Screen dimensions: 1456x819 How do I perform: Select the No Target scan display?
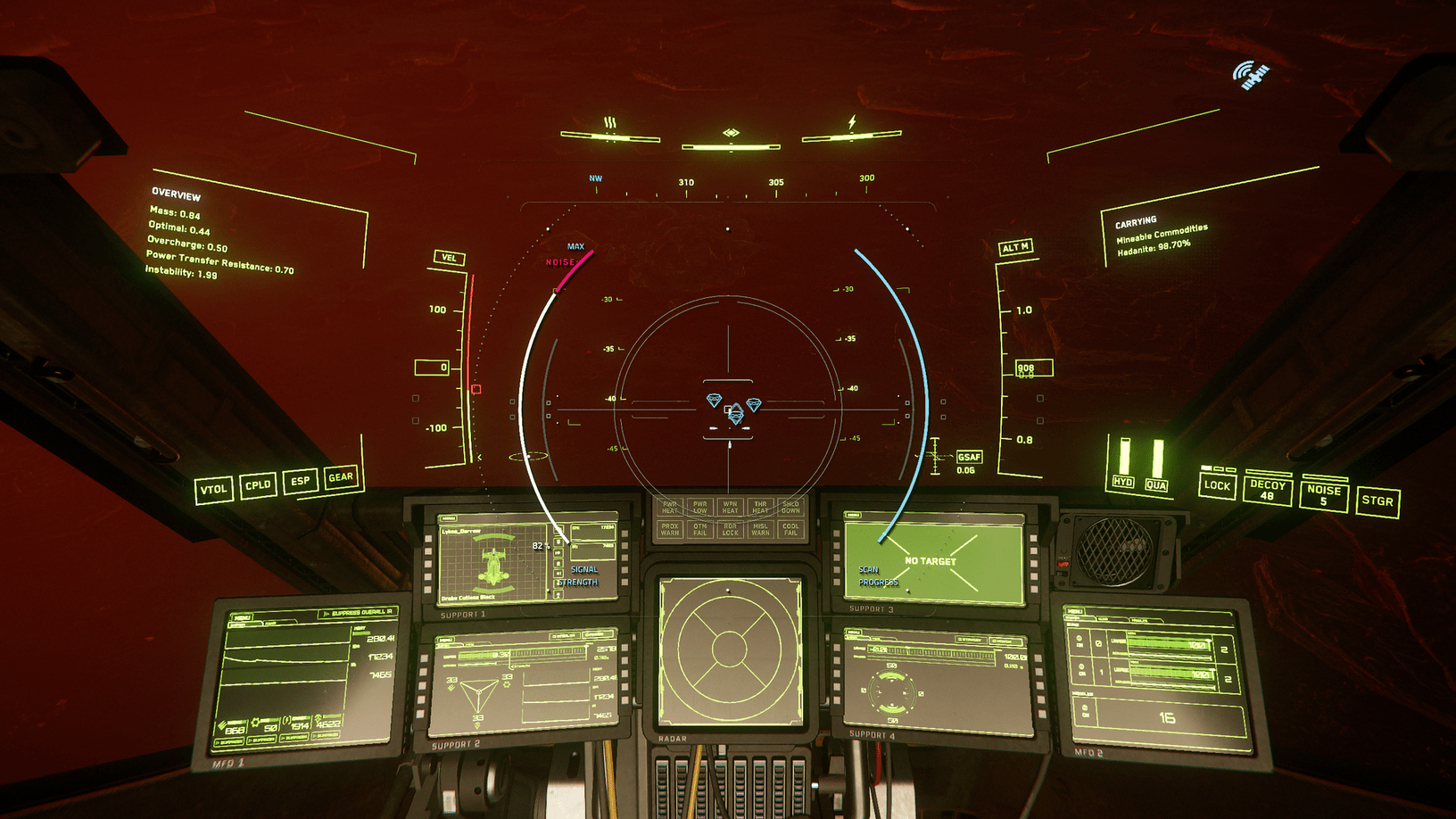click(x=931, y=560)
